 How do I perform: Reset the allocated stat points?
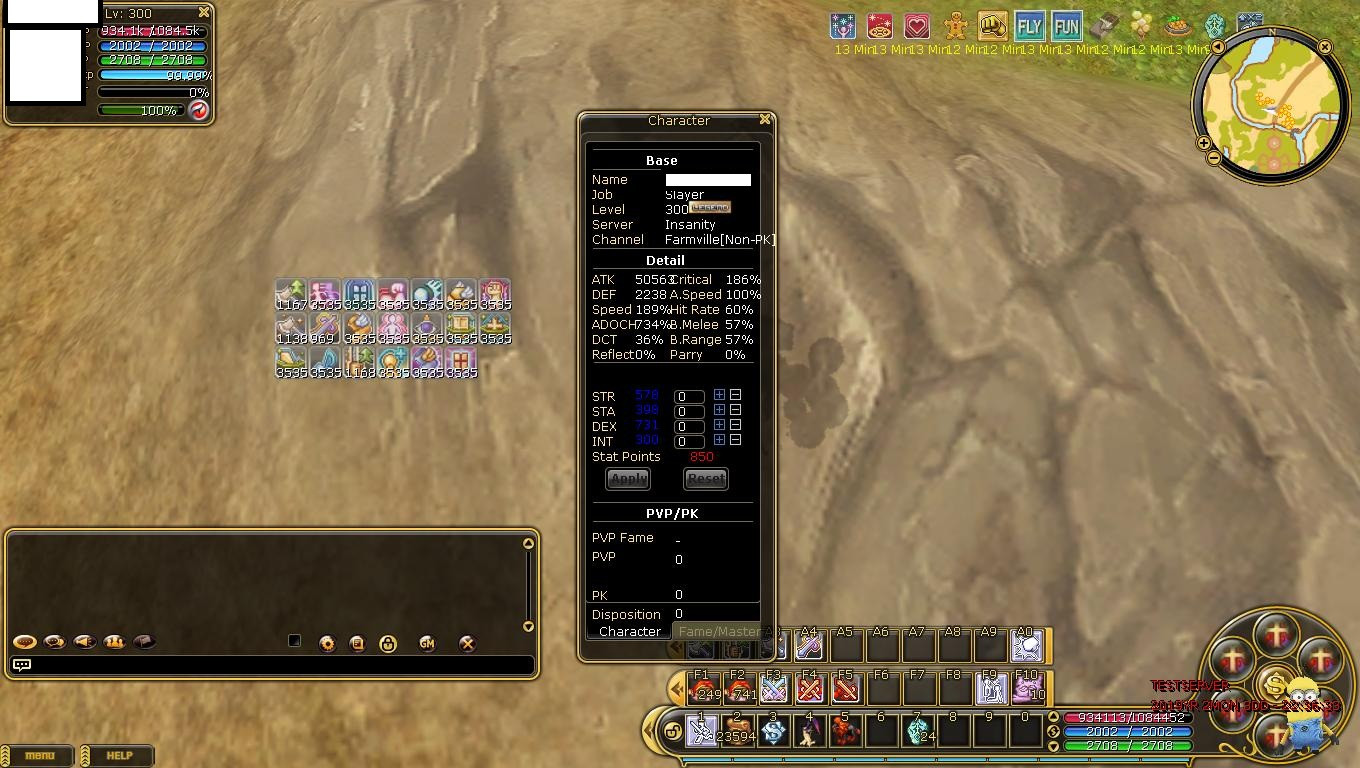tap(705, 479)
